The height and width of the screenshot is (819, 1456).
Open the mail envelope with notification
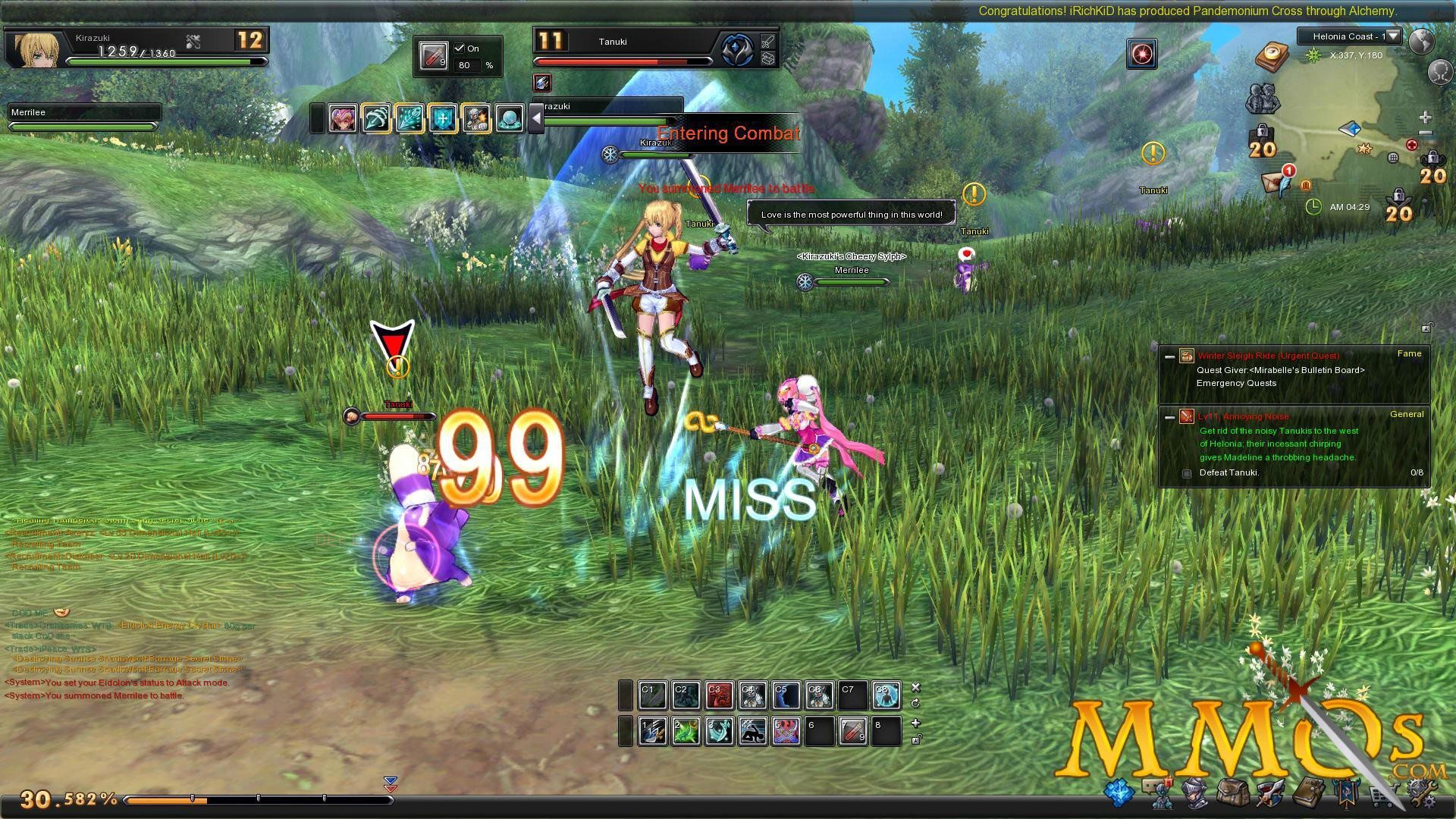pyautogui.click(x=1276, y=181)
